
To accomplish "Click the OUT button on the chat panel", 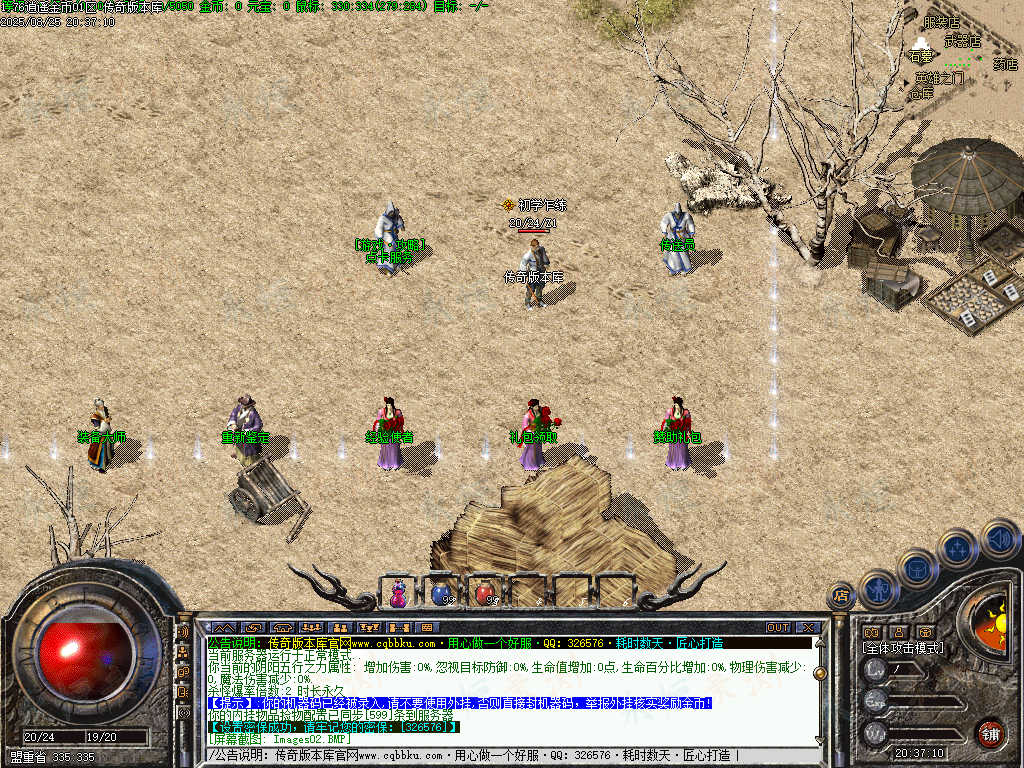I will [778, 627].
